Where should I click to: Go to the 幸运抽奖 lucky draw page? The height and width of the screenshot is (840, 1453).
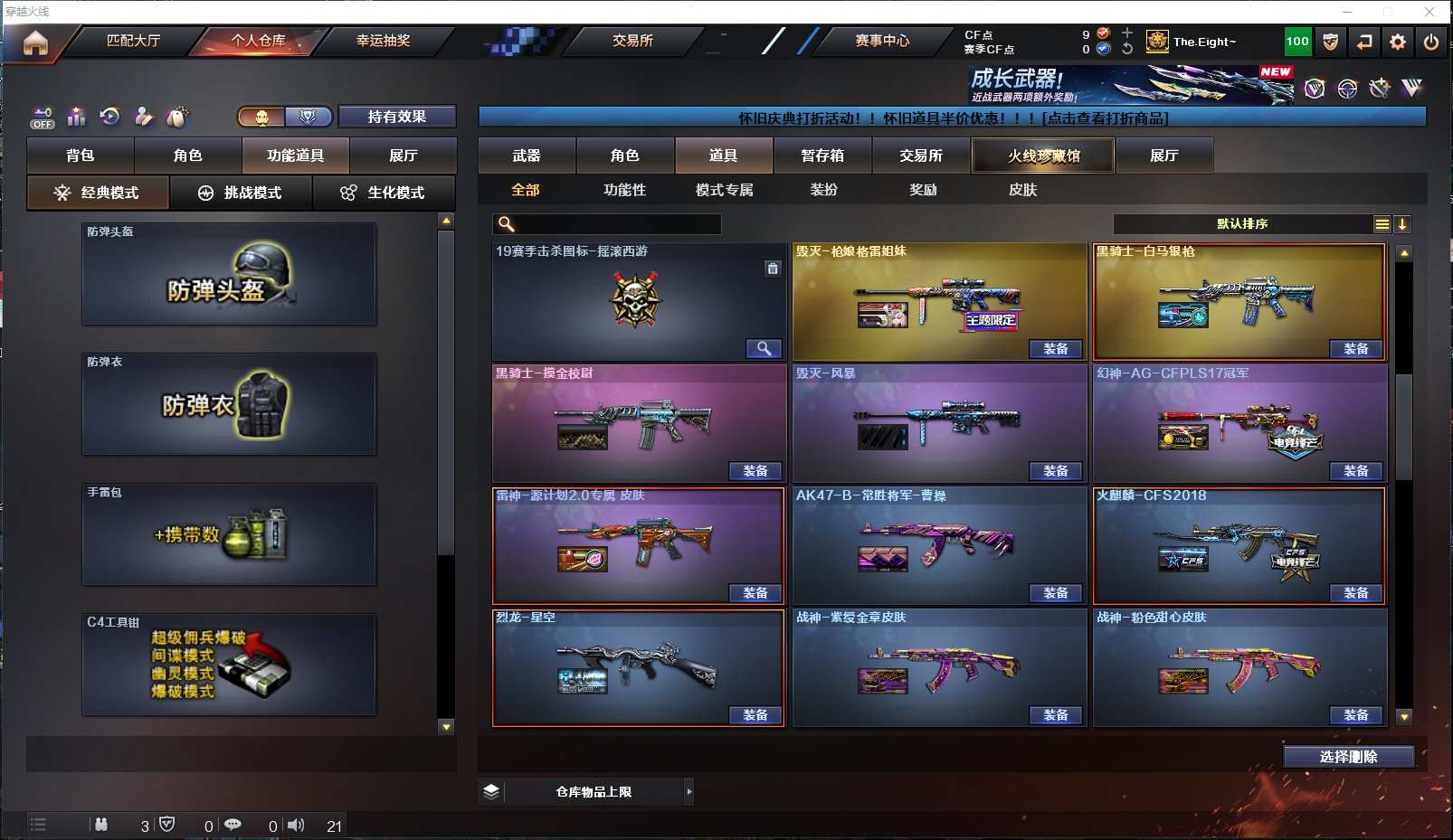(383, 41)
